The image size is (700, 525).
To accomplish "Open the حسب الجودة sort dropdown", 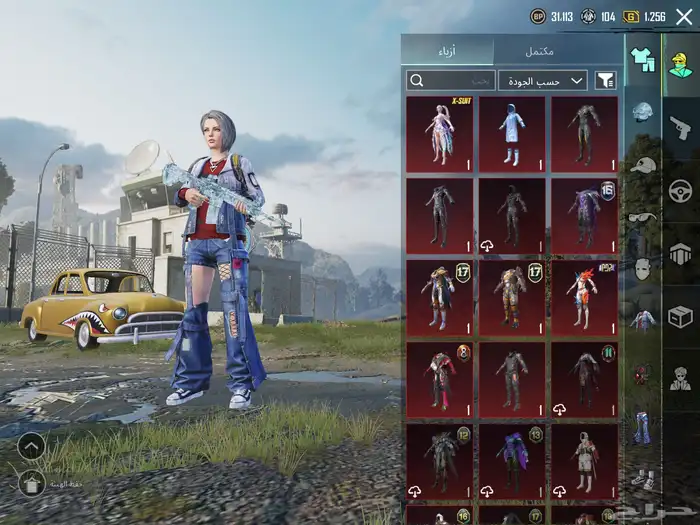I will [543, 80].
